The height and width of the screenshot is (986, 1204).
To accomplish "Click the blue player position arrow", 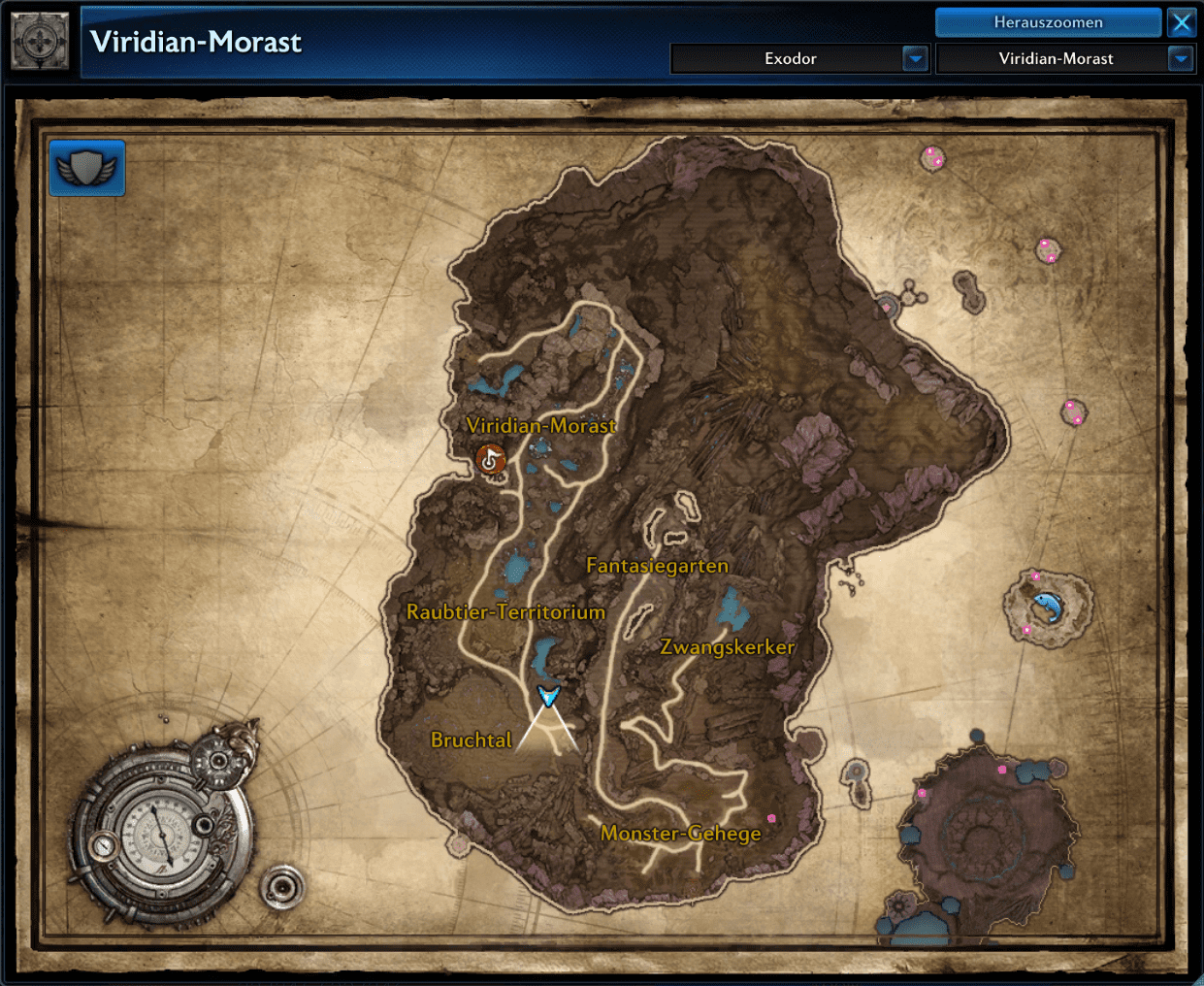I will (x=549, y=696).
